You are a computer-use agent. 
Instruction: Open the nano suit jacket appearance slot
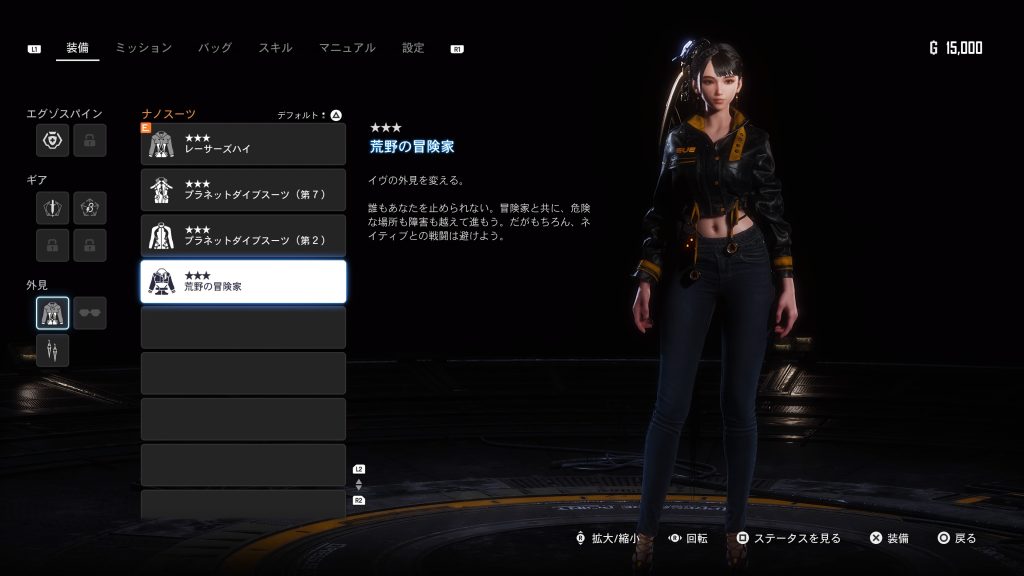(x=52, y=313)
